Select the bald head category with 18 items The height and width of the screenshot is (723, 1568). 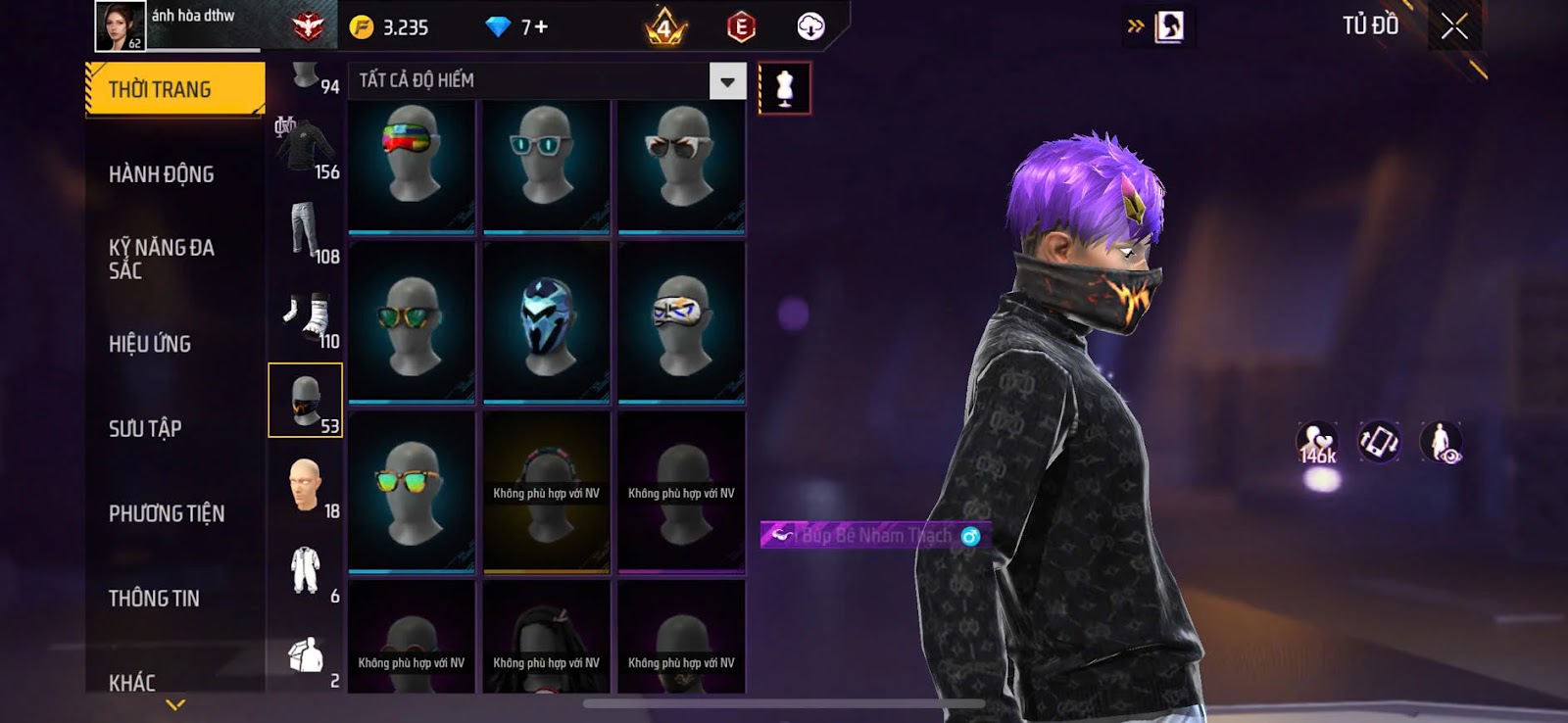click(307, 485)
